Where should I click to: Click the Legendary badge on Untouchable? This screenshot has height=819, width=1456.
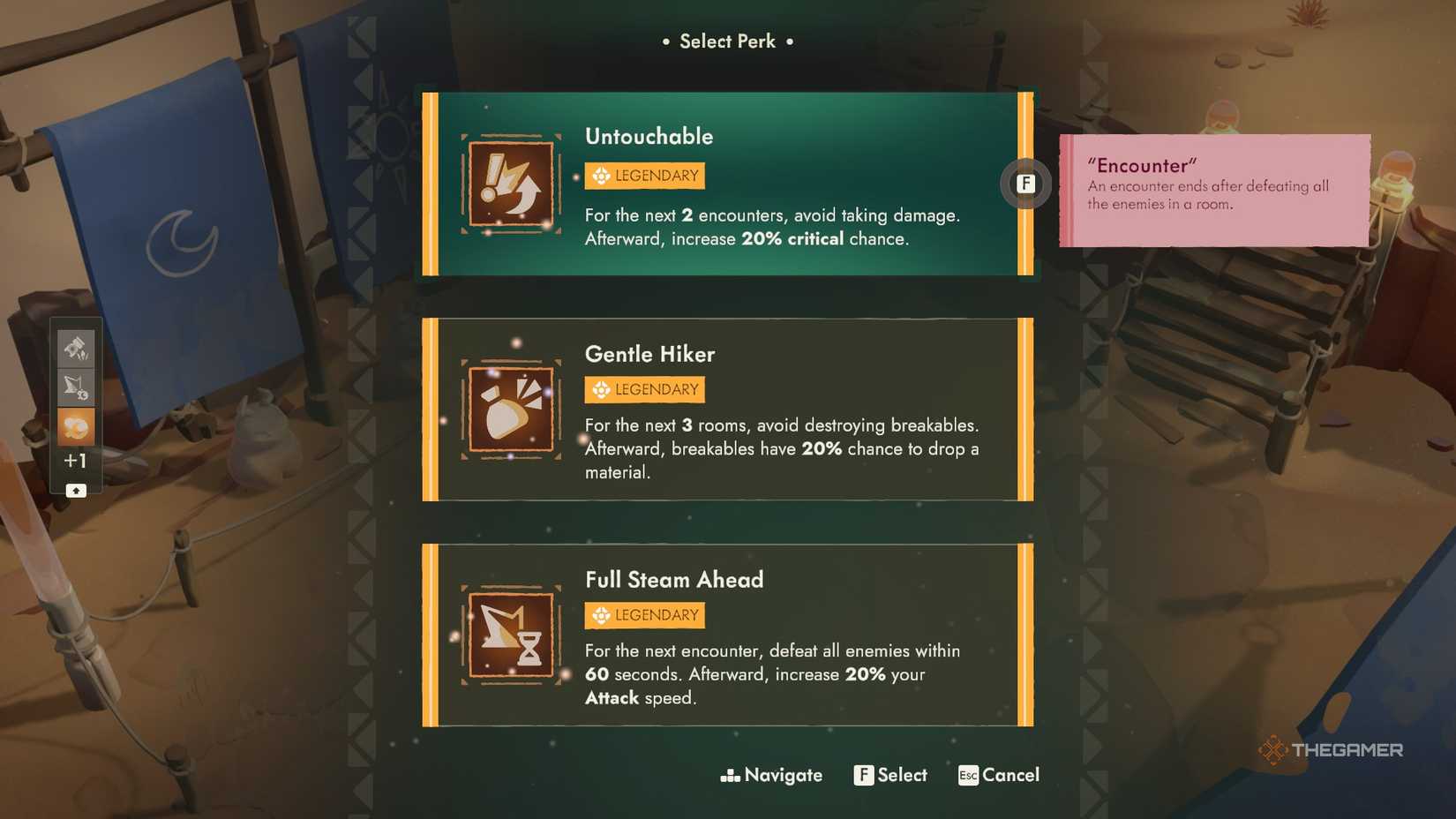[643, 175]
